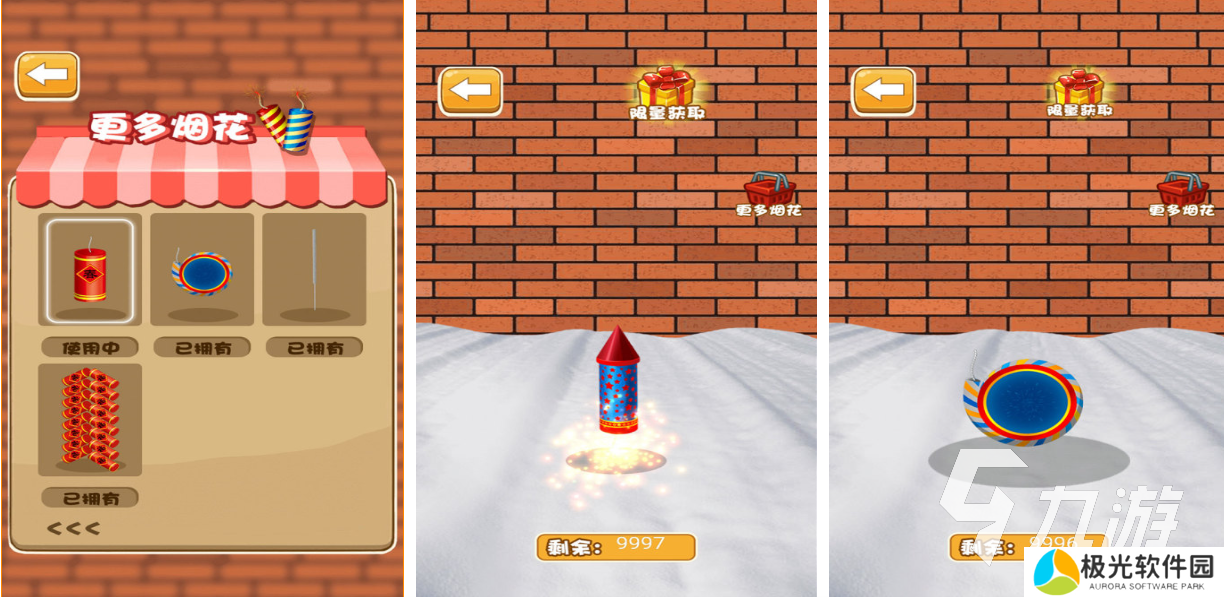Viewport: 1224px width, 597px height.
Task: Open 更多烟花 basket on the spinning wheel screen
Action: (1182, 194)
